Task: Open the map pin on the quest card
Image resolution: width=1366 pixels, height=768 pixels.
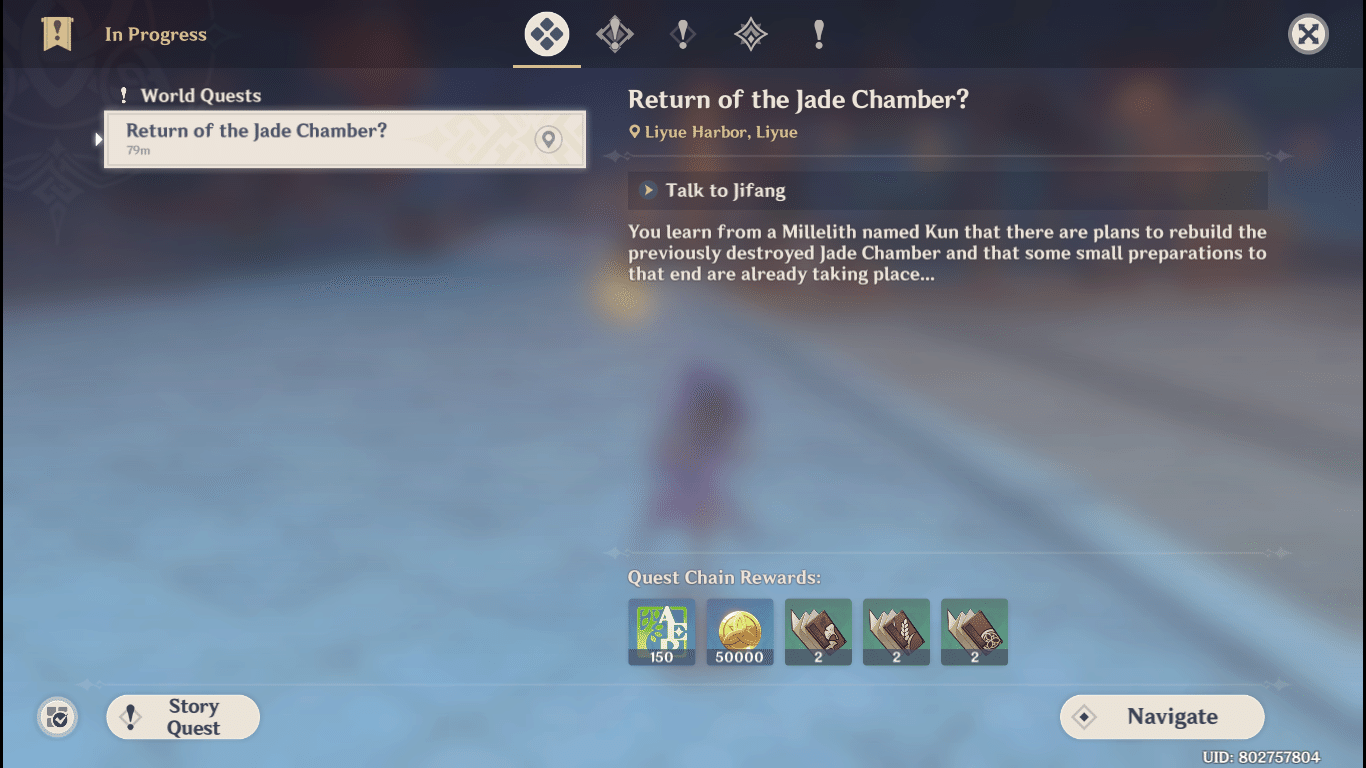Action: click(548, 140)
